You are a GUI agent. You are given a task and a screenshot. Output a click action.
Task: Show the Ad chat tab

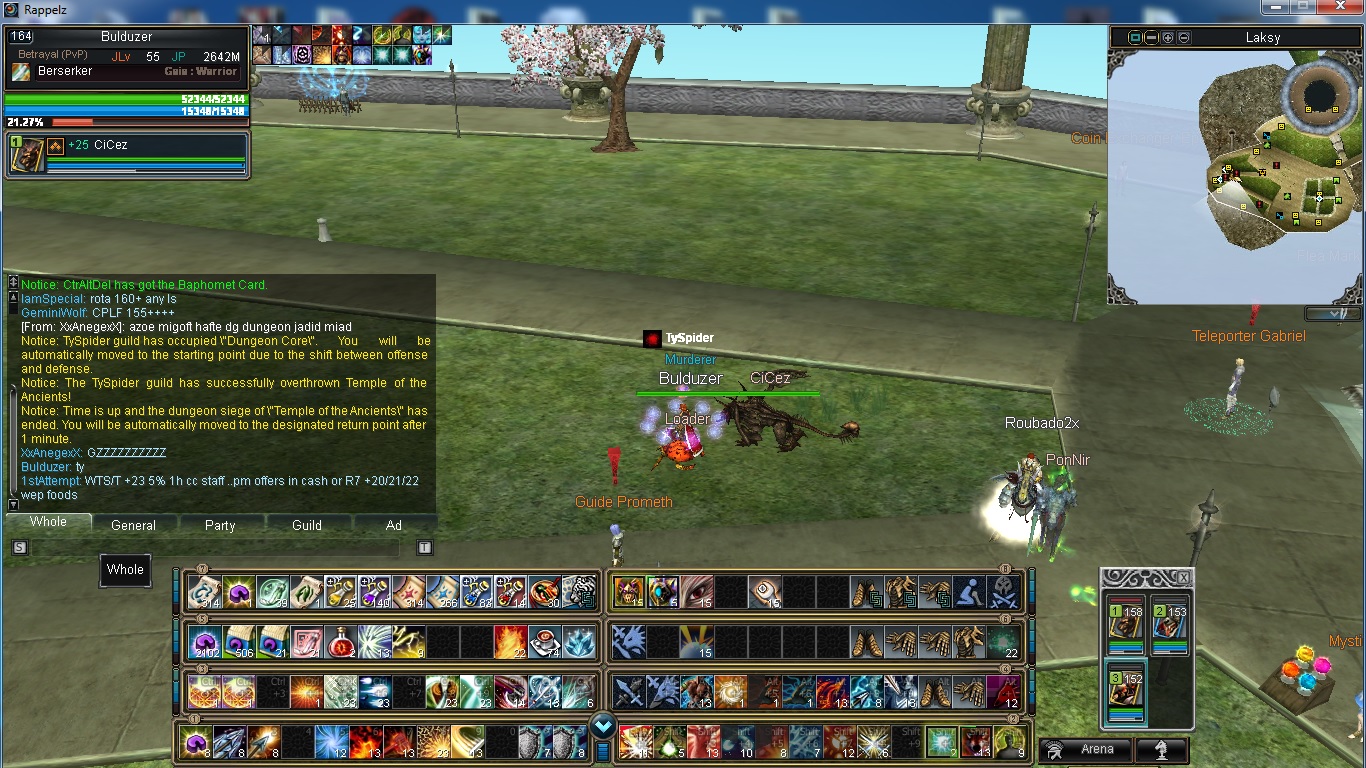click(x=393, y=525)
